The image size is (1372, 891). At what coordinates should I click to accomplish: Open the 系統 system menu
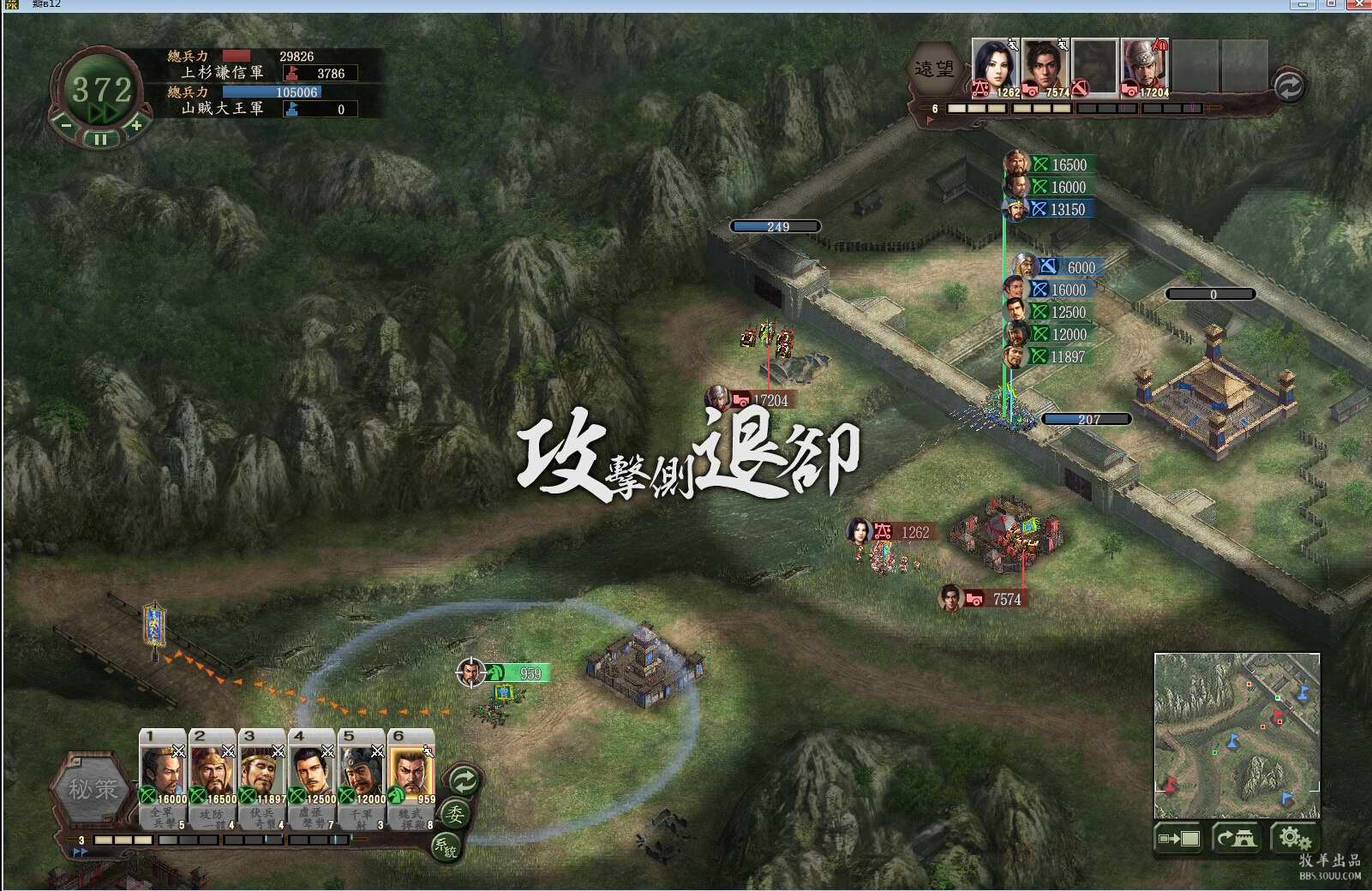click(x=446, y=847)
